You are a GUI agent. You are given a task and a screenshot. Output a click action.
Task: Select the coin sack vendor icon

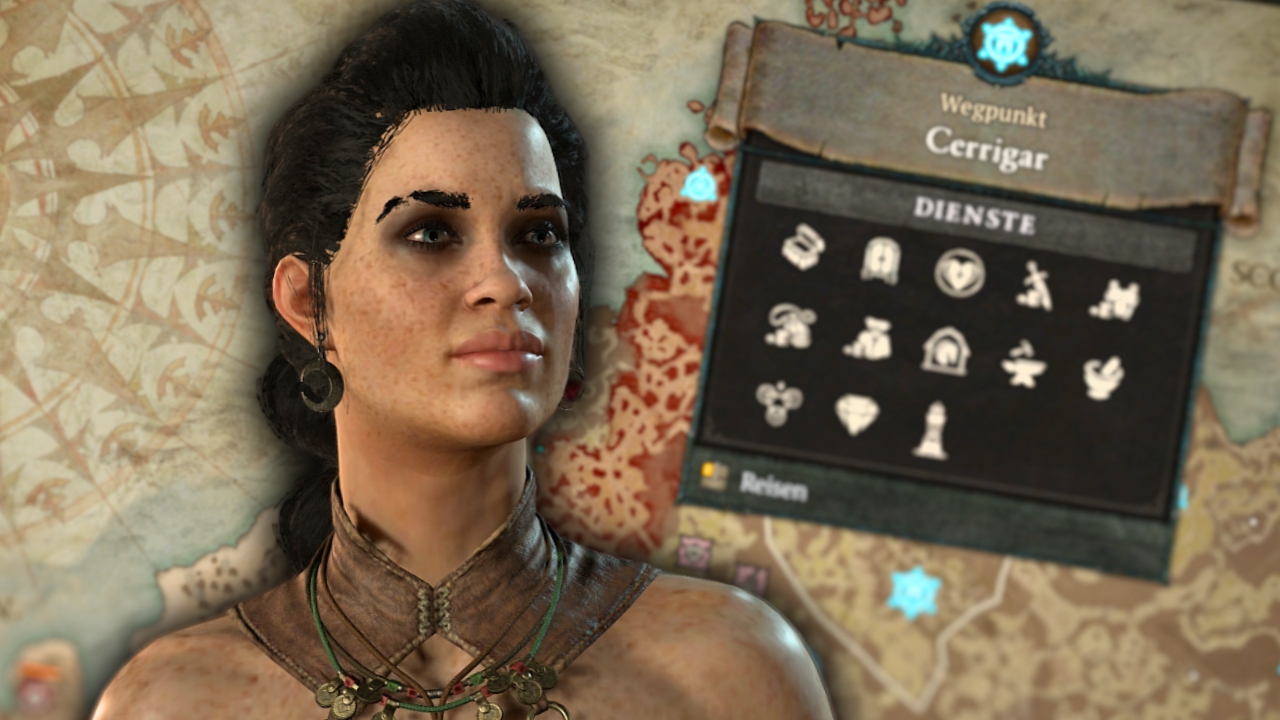point(866,338)
